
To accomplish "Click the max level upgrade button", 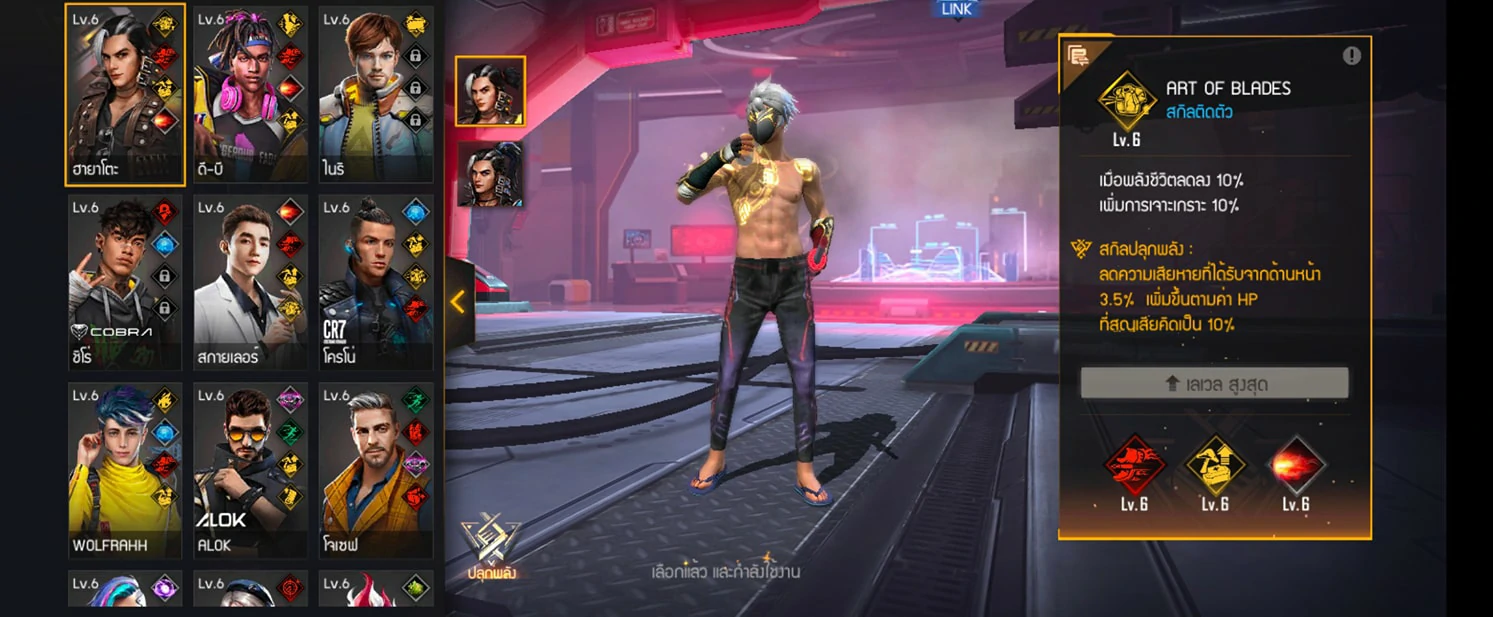I will click(x=1214, y=383).
